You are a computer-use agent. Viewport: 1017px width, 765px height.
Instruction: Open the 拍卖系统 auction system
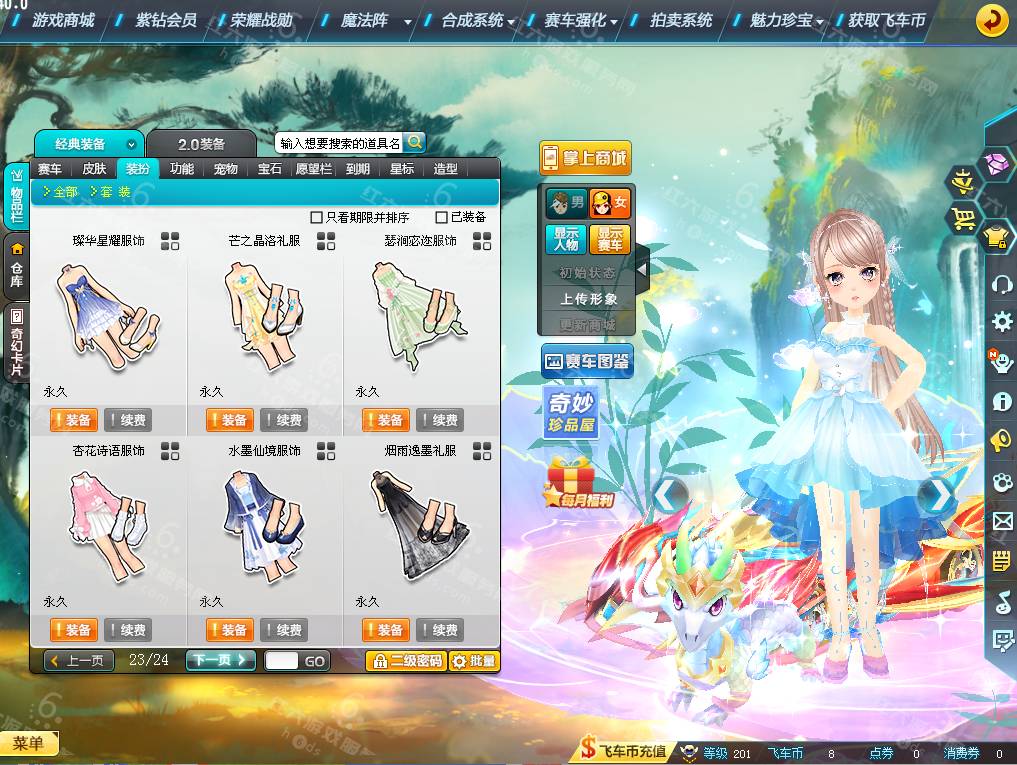tap(681, 20)
